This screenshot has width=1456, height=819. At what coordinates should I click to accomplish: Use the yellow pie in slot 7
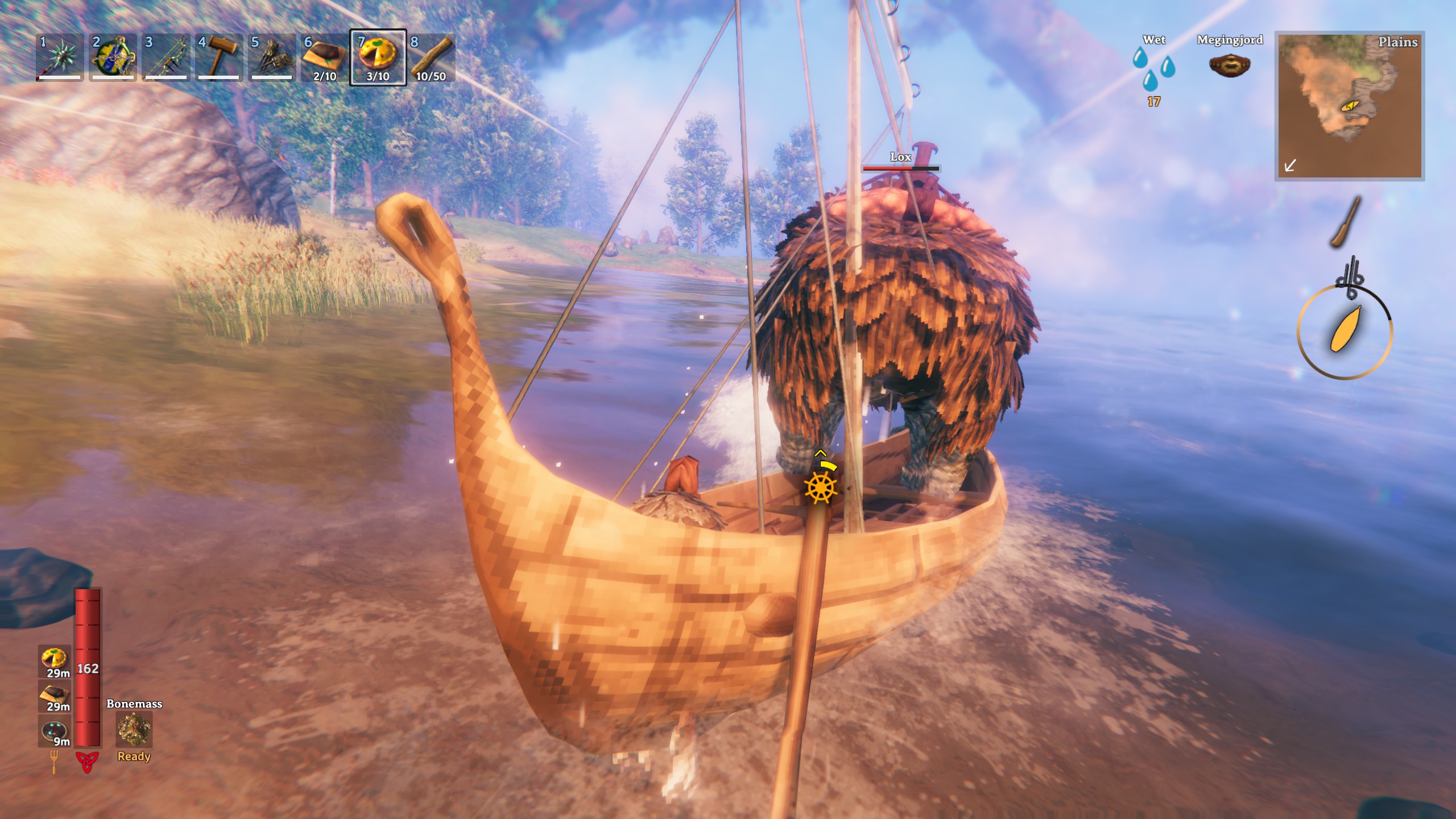pyautogui.click(x=378, y=57)
